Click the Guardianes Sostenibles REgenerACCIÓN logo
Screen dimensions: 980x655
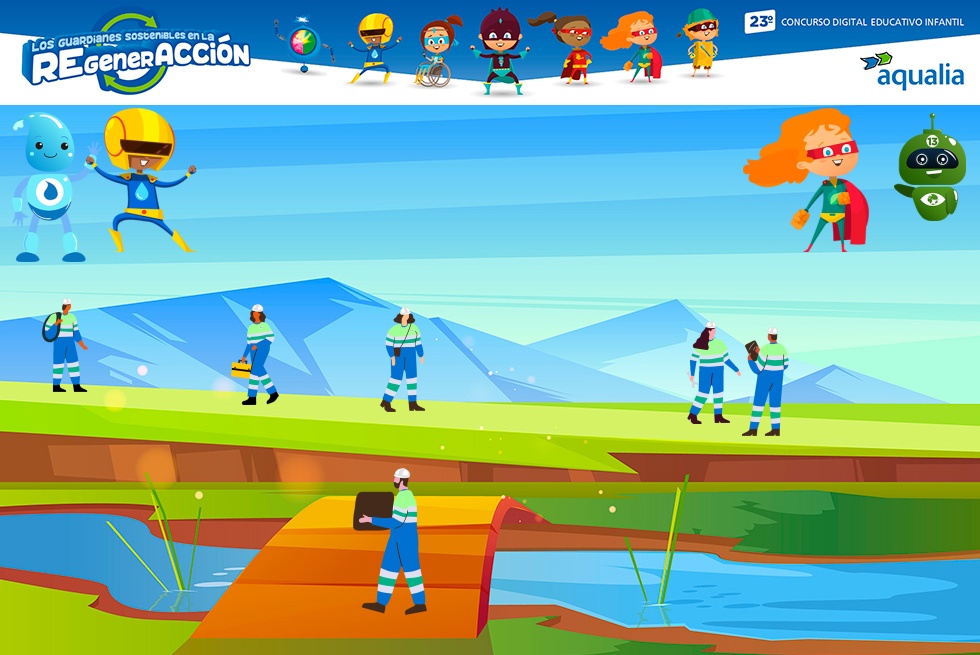[136, 52]
